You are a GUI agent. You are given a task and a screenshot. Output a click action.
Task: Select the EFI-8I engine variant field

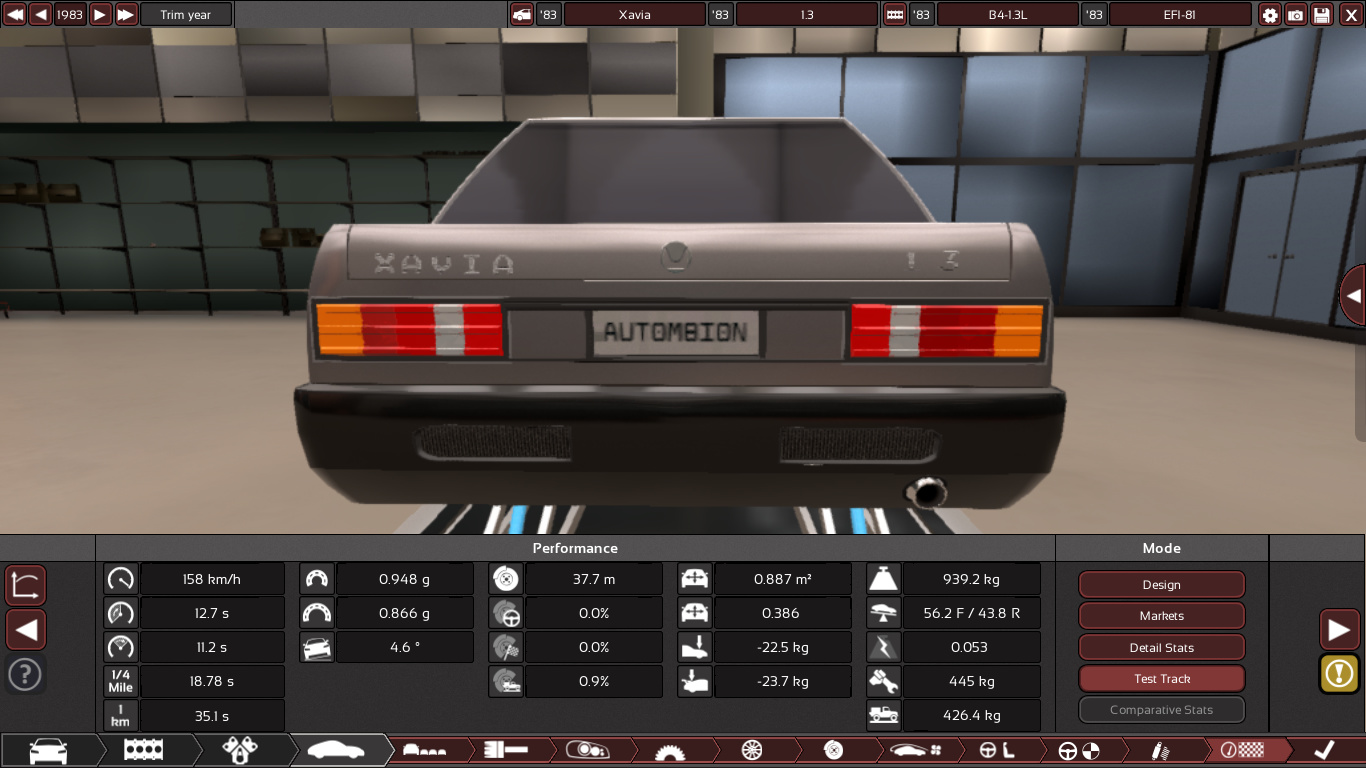1180,15
